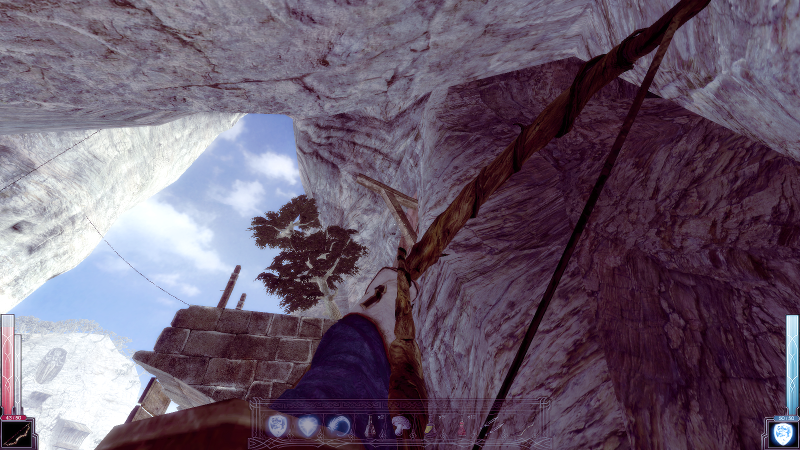Activate the glowing heart spell slot
800x450 pixels.
pyautogui.click(x=308, y=426)
